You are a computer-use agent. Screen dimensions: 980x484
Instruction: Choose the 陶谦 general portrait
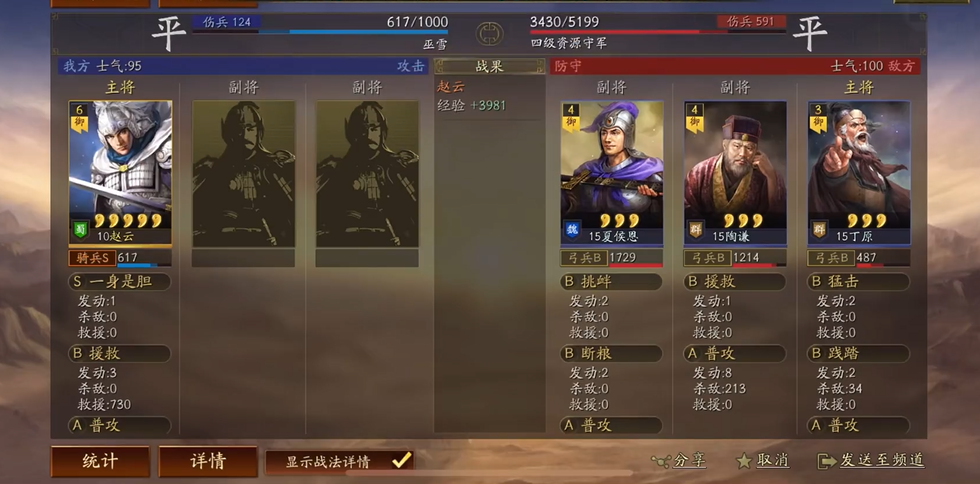coord(735,172)
